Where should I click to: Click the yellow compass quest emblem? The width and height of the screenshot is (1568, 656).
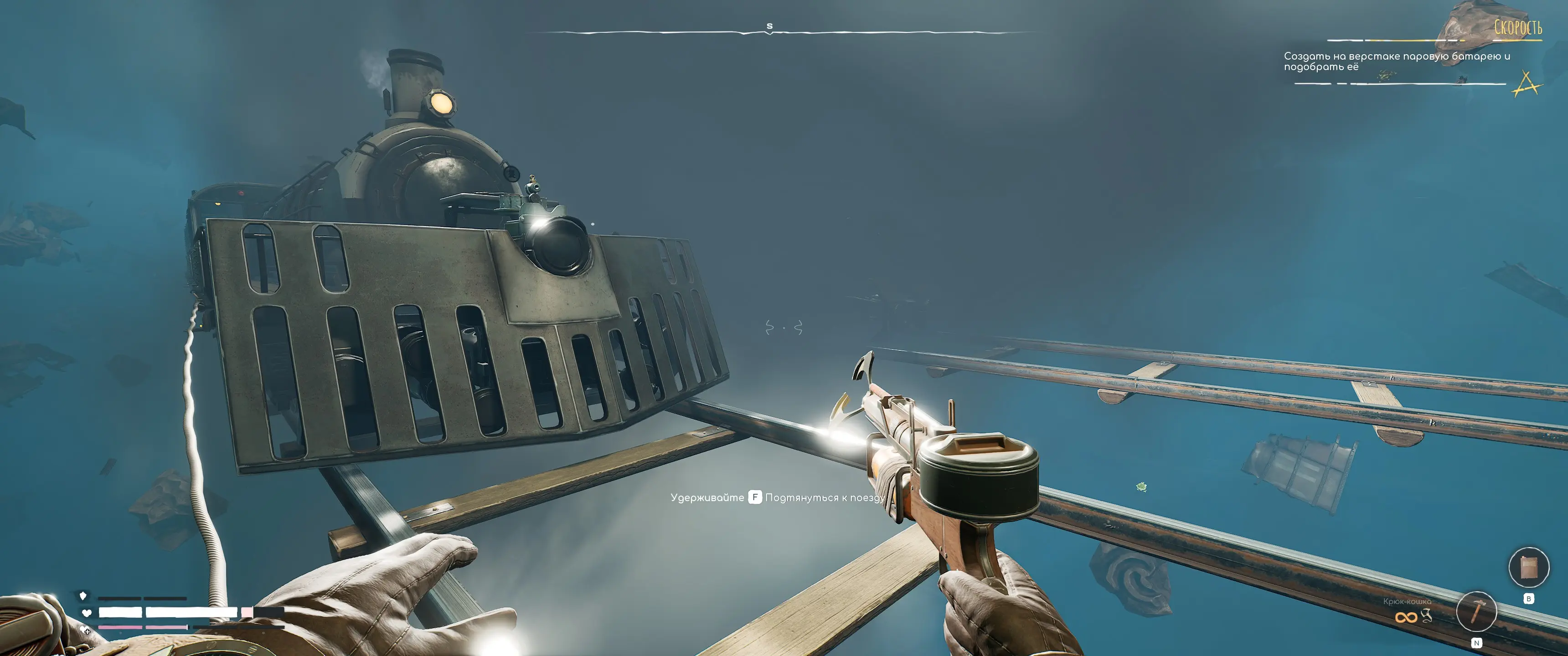(x=1526, y=84)
